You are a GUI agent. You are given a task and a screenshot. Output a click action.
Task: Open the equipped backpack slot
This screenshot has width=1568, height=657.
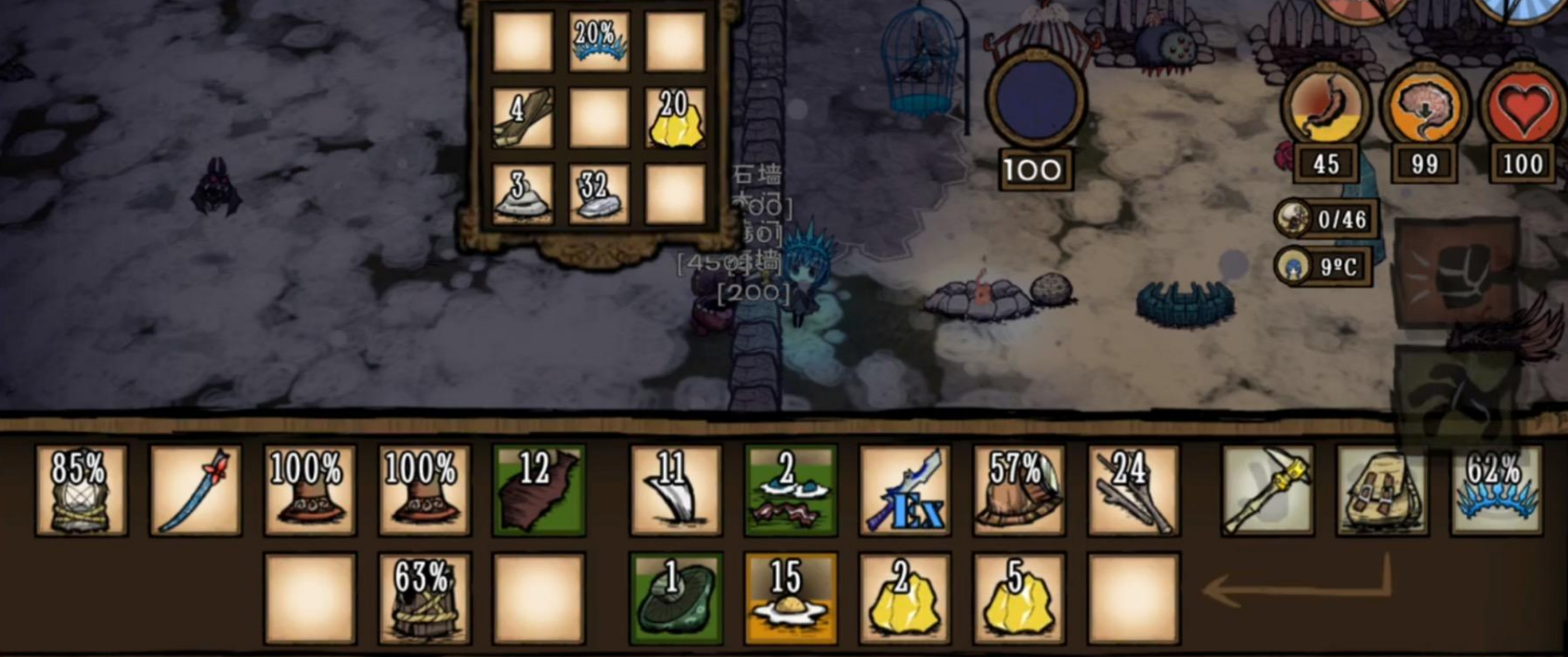point(1382,490)
